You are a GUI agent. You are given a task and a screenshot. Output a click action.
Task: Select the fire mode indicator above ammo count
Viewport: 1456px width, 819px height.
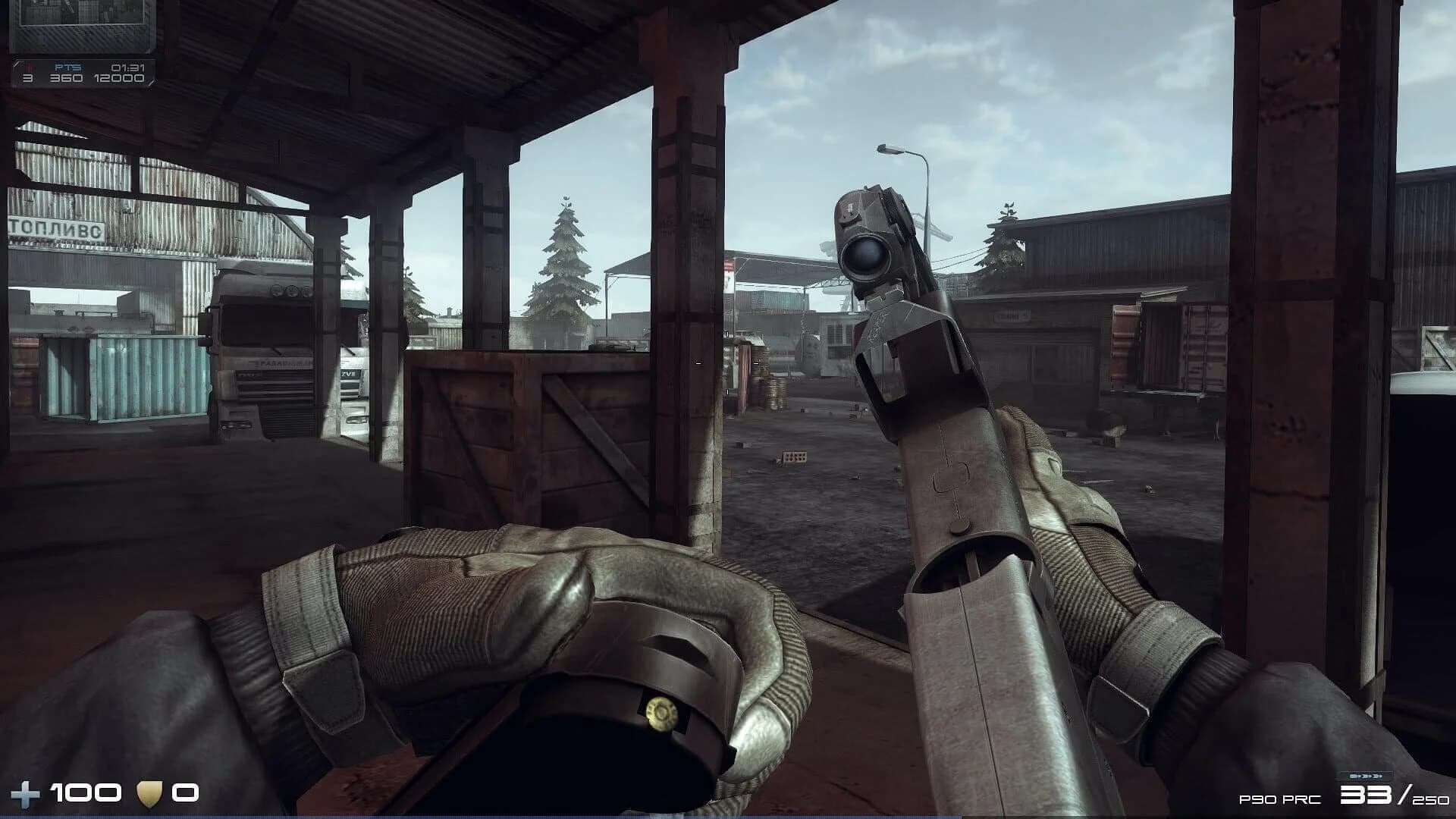coord(1365,776)
